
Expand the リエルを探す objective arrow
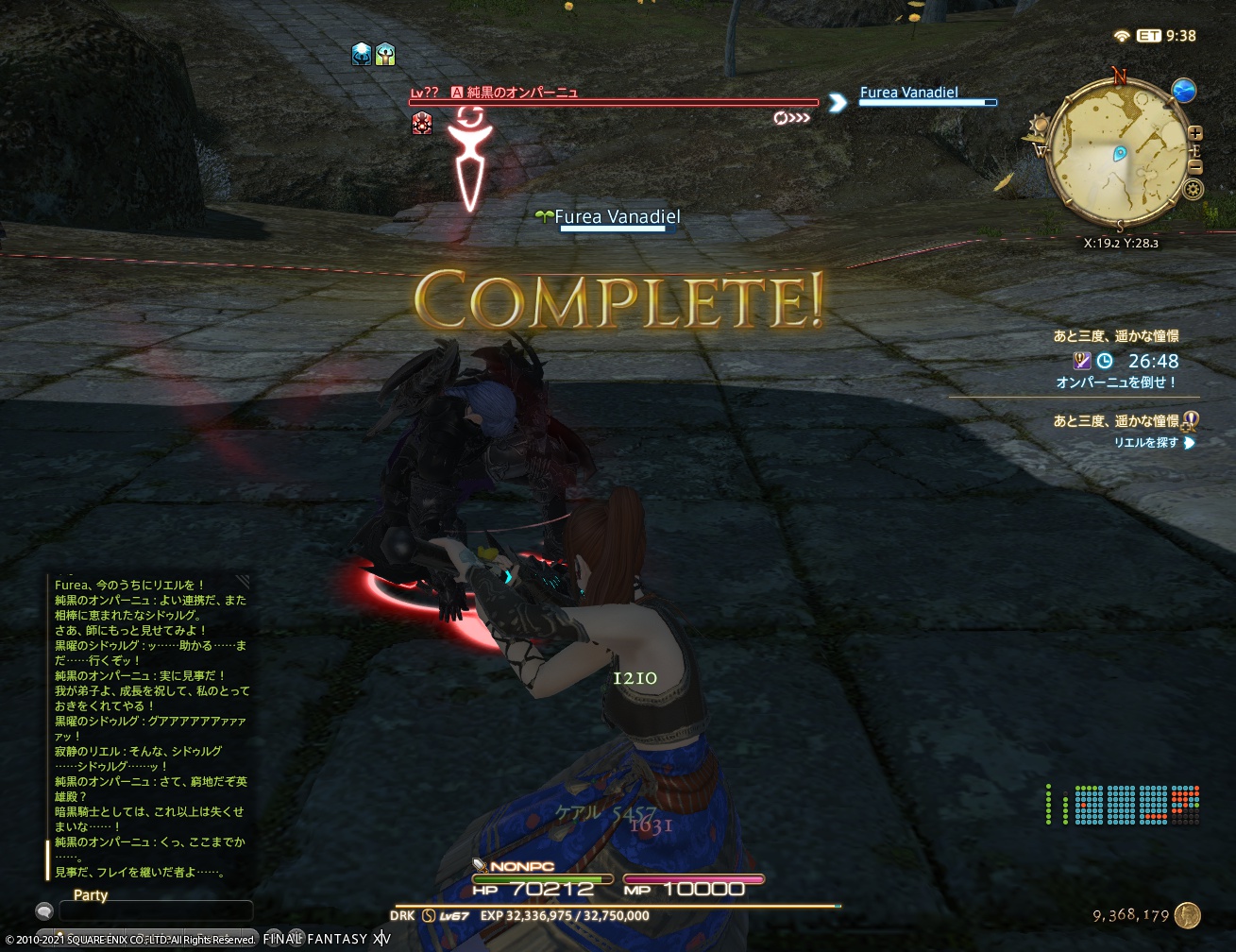click(x=1190, y=443)
